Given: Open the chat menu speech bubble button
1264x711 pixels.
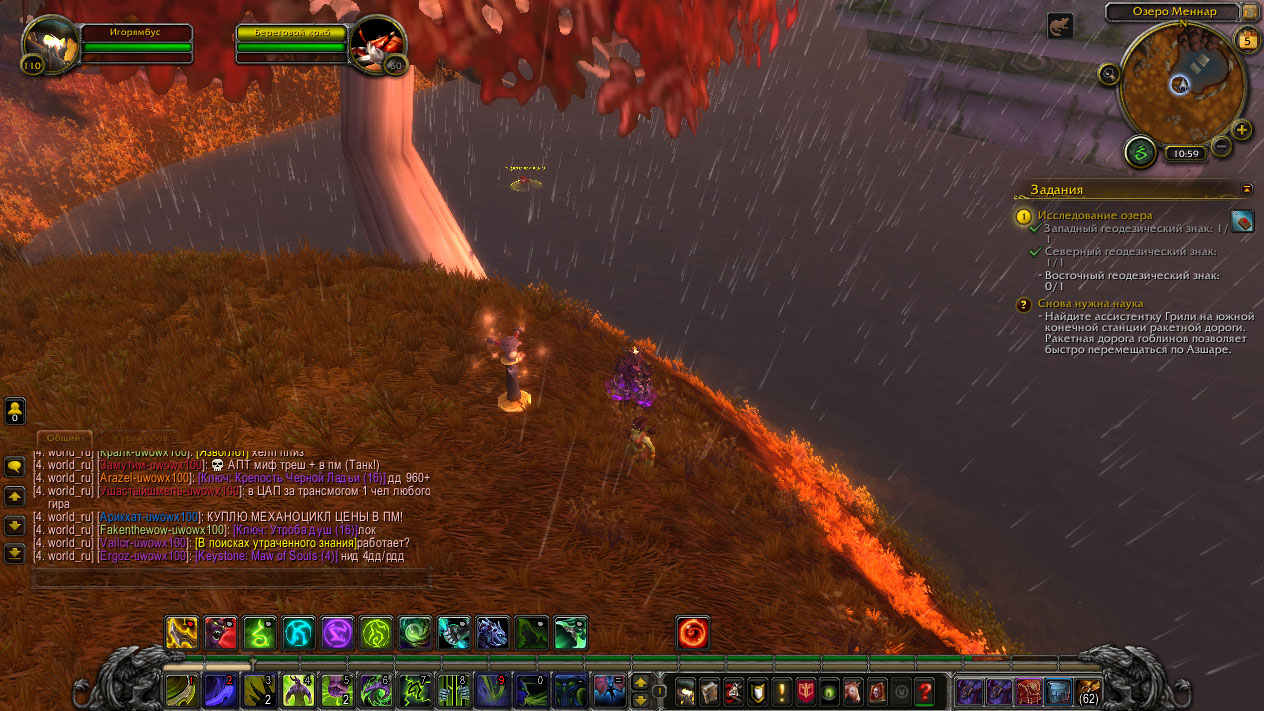Looking at the screenshot, I should tap(15, 467).
